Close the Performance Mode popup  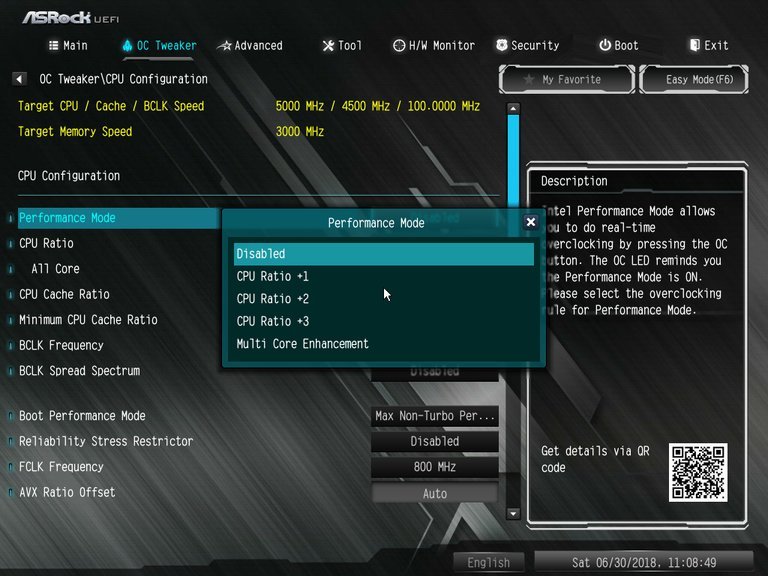(x=530, y=222)
